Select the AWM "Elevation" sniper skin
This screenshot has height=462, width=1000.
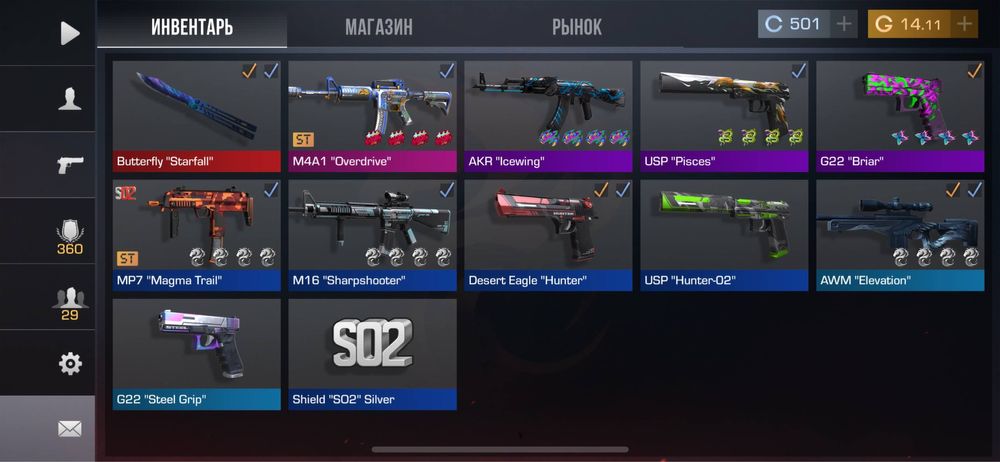pos(900,235)
